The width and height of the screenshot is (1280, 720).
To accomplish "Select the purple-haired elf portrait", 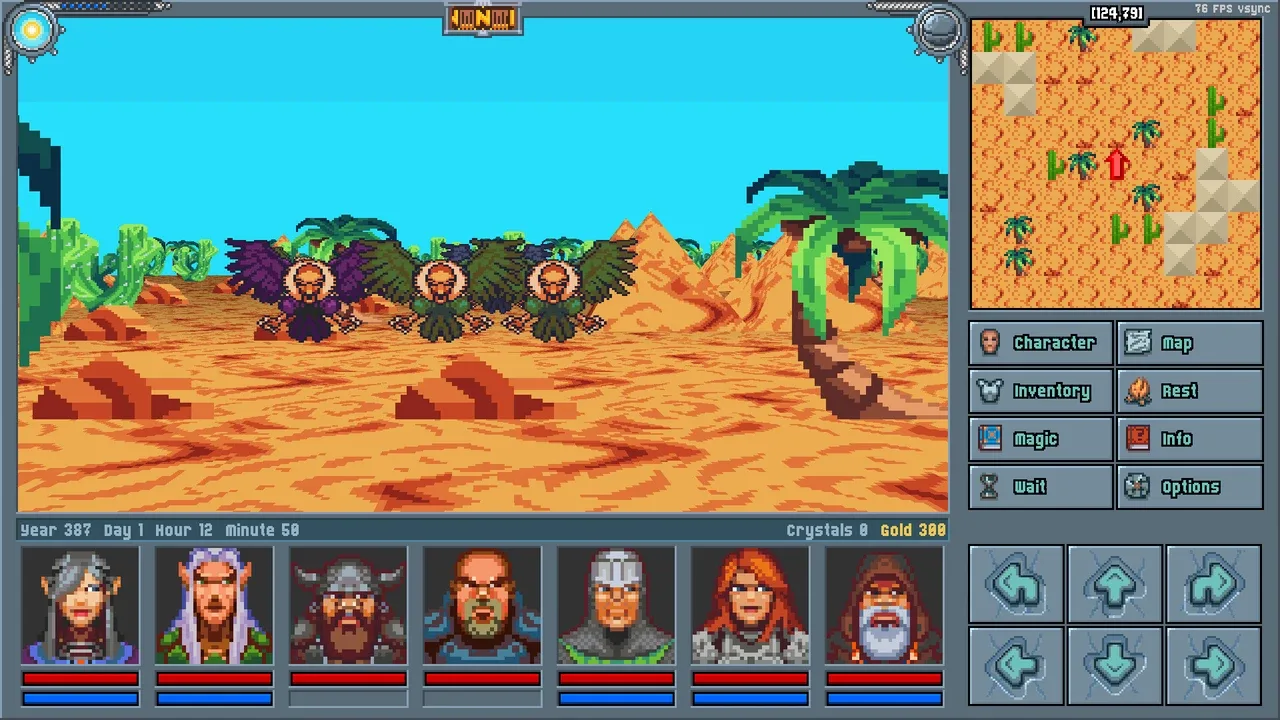I will coord(214,606).
